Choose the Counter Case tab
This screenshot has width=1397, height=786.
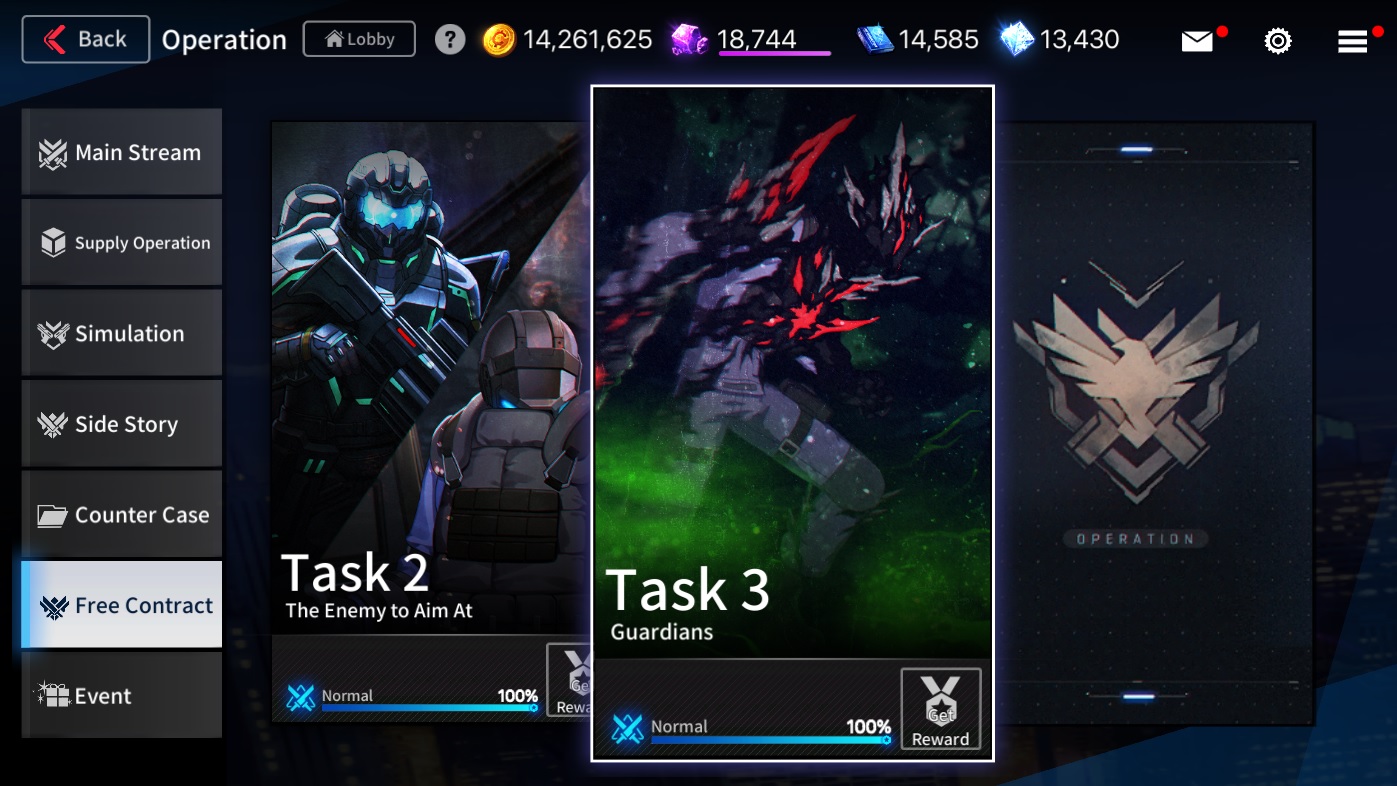point(122,515)
